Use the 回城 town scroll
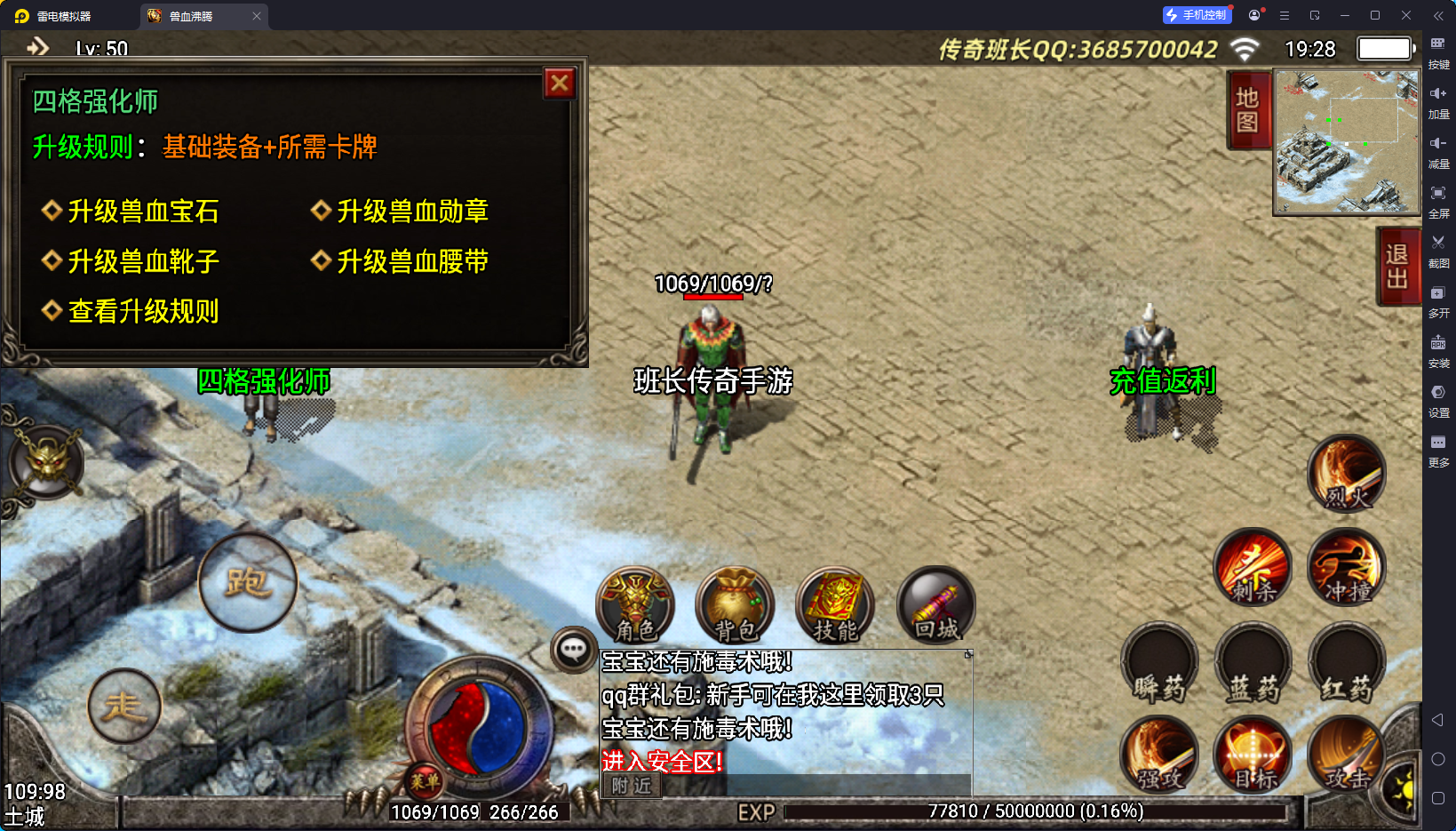Viewport: 1456px width, 831px height. pyautogui.click(x=936, y=606)
